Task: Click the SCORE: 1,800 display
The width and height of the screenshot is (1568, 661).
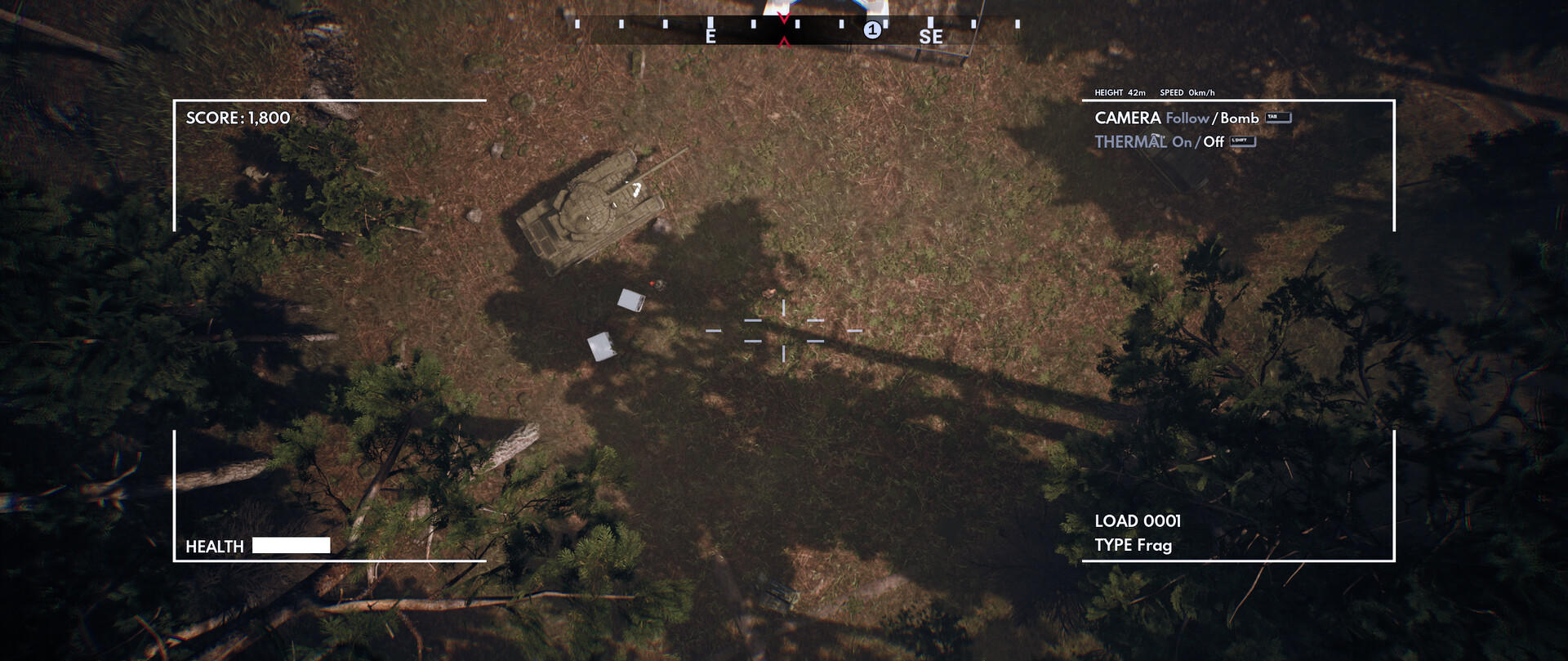Action: click(x=237, y=117)
